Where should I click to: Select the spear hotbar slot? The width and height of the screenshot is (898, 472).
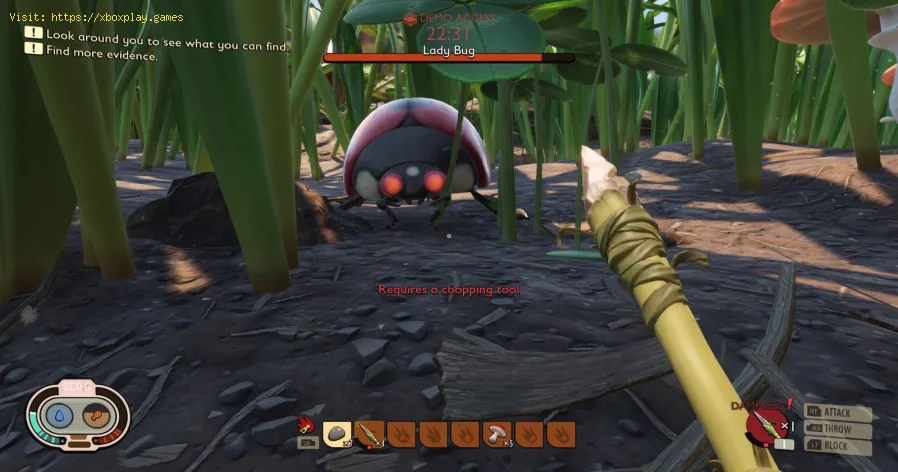tap(369, 434)
